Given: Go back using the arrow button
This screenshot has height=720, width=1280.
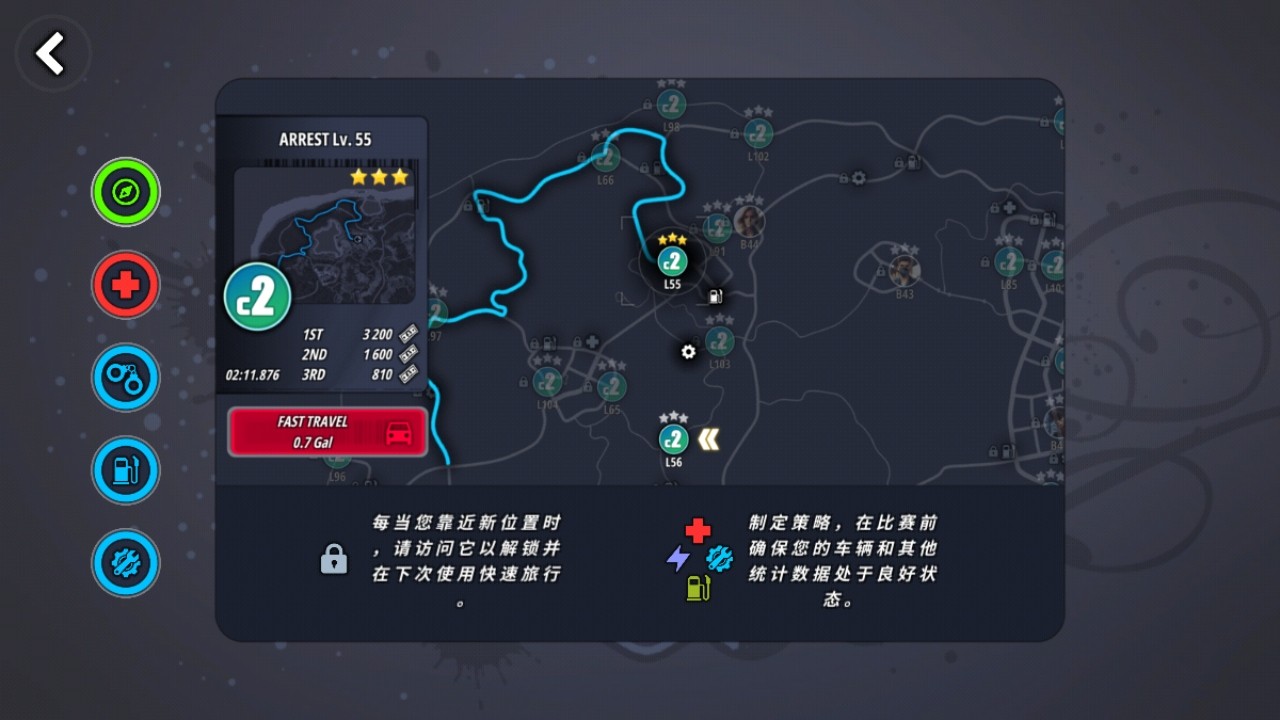Looking at the screenshot, I should point(51,53).
